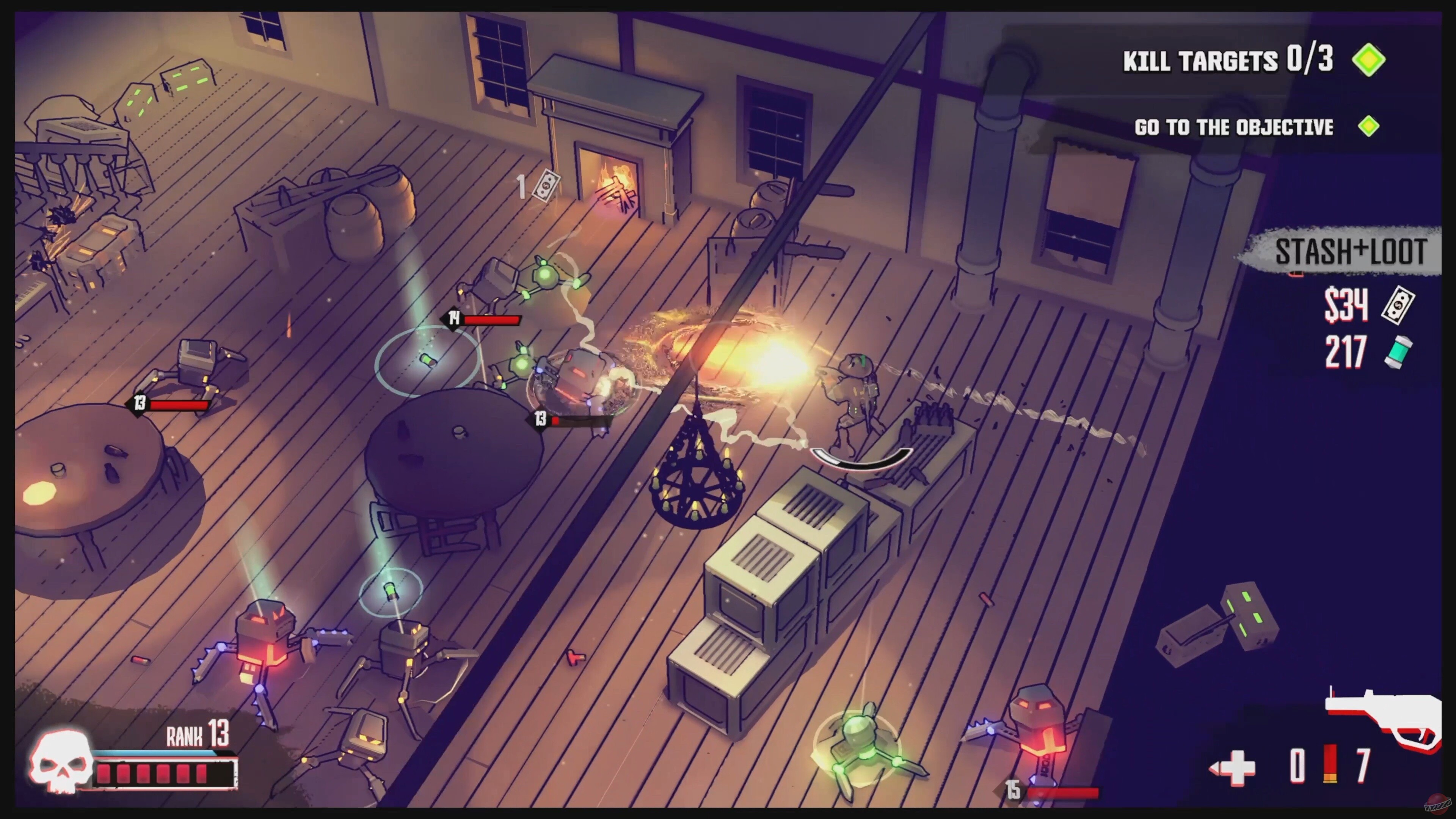
Task: Click the go-to-objective diamond marker
Action: [x=1370, y=127]
